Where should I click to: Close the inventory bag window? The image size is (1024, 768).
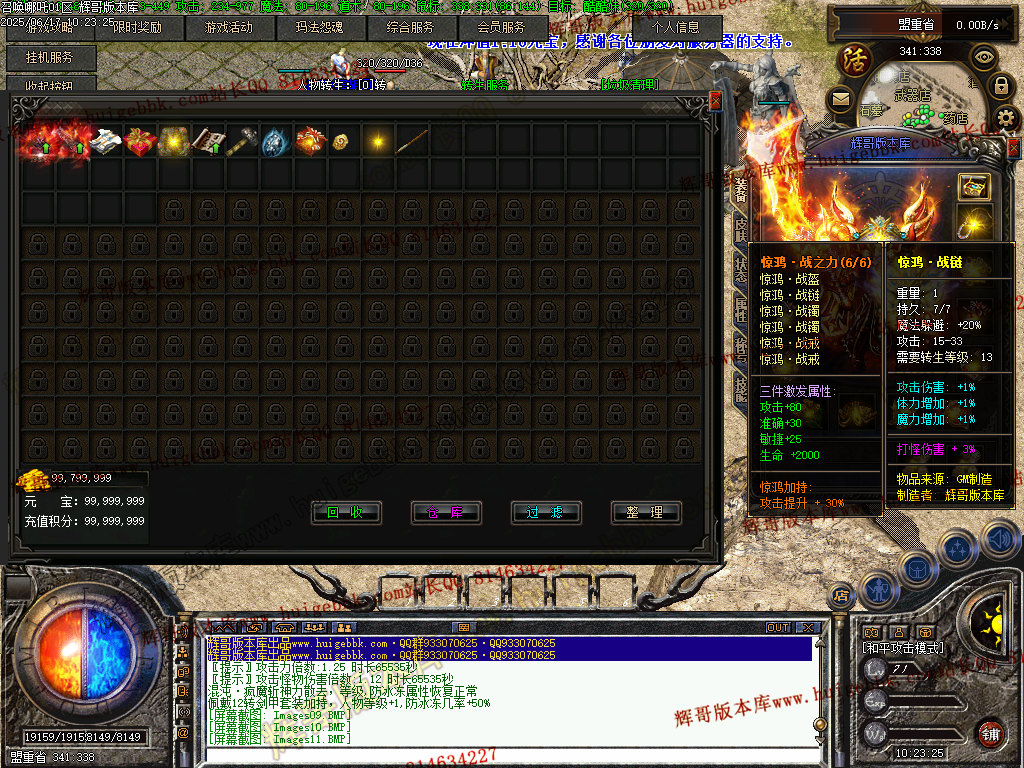tap(715, 101)
